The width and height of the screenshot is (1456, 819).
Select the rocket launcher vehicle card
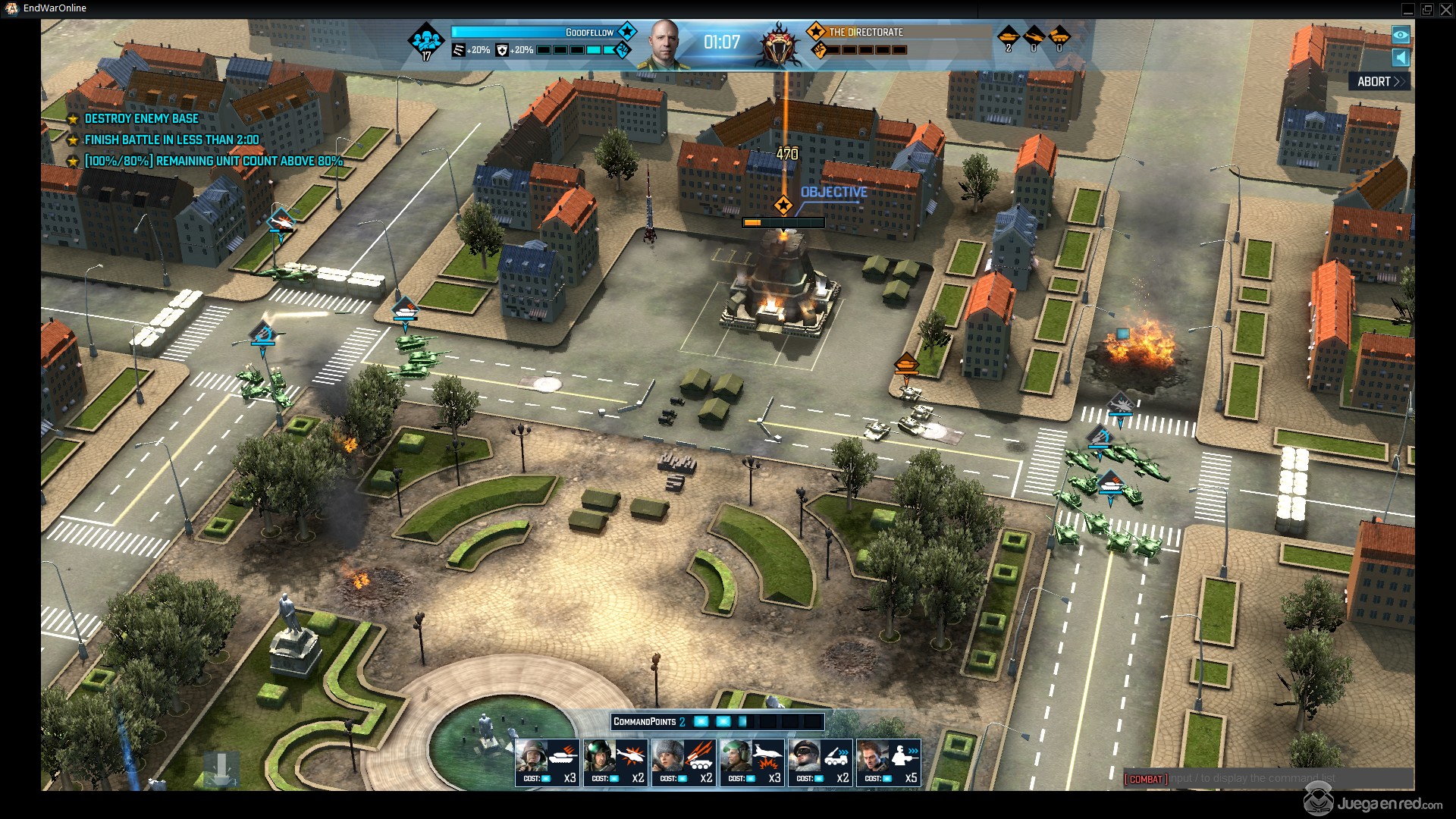[683, 762]
